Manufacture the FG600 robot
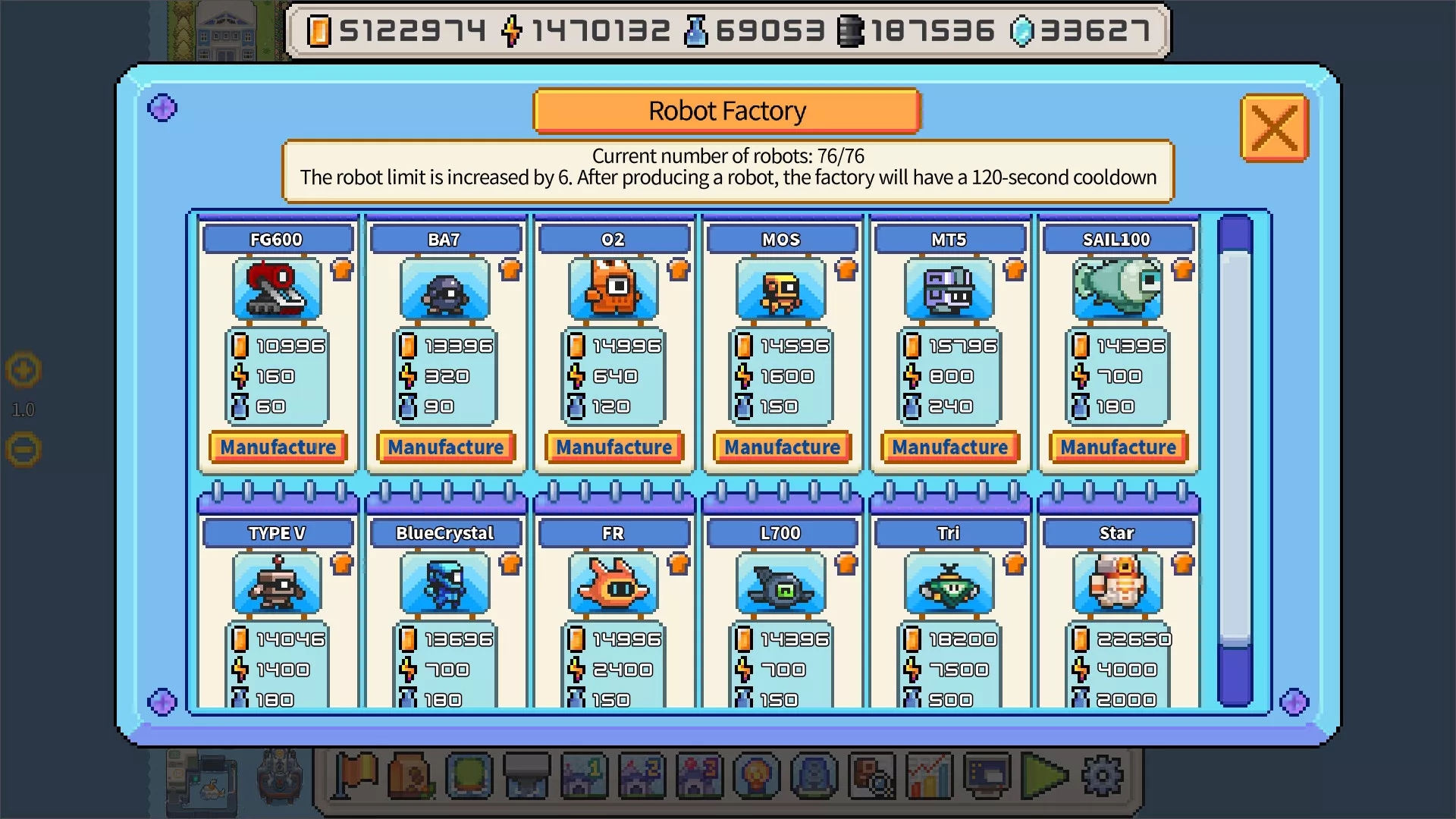1456x819 pixels. (x=278, y=447)
